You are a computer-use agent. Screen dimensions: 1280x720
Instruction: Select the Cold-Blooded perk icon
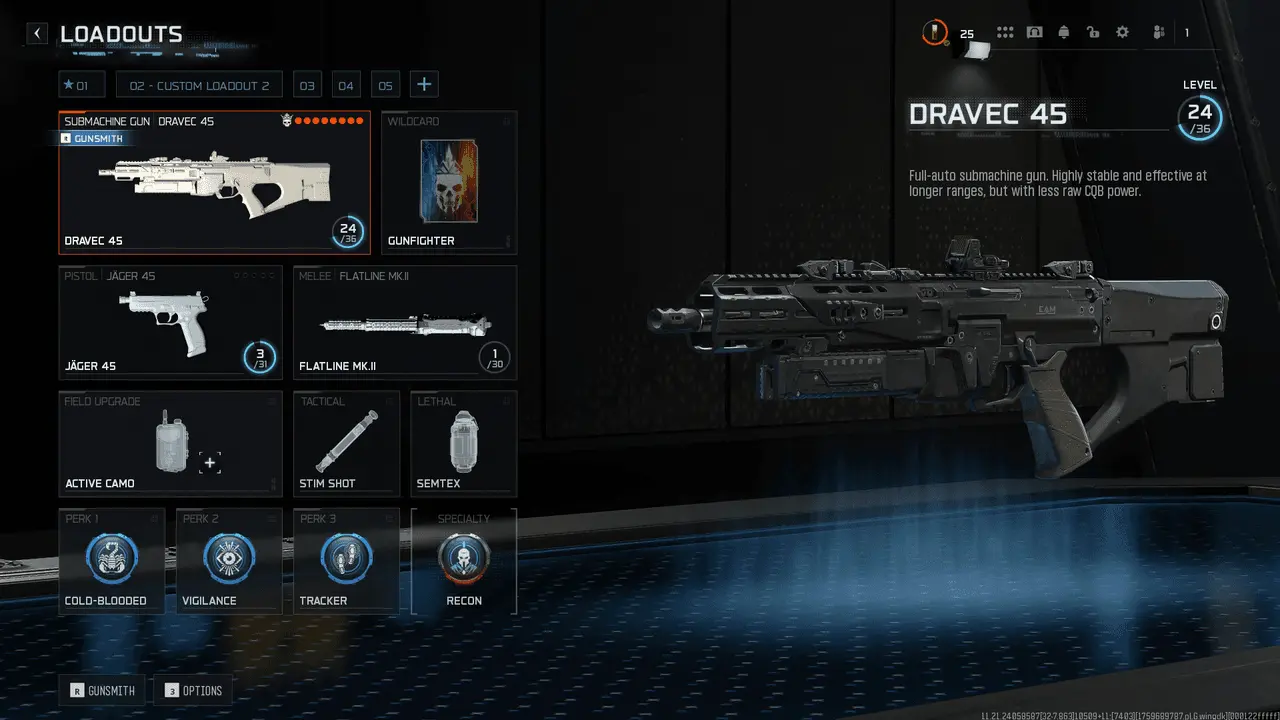pyautogui.click(x=111, y=558)
